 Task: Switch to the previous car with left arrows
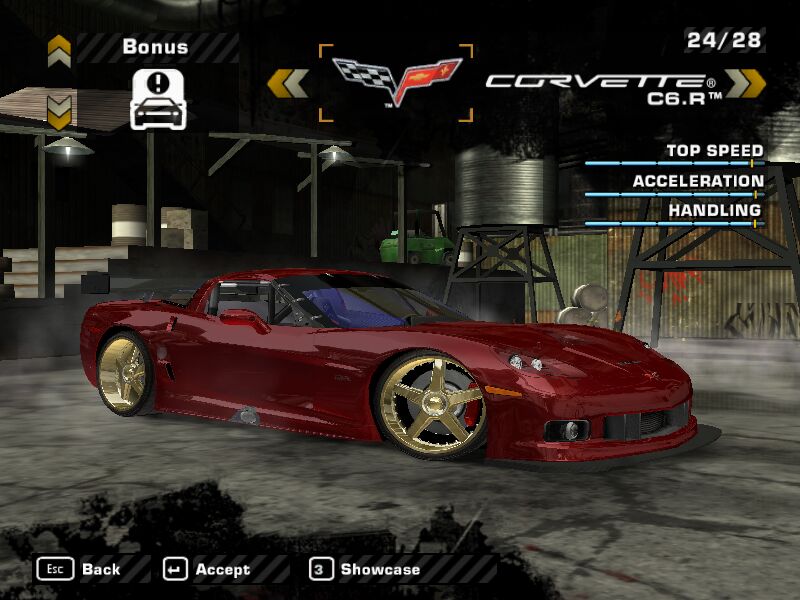[x=288, y=83]
